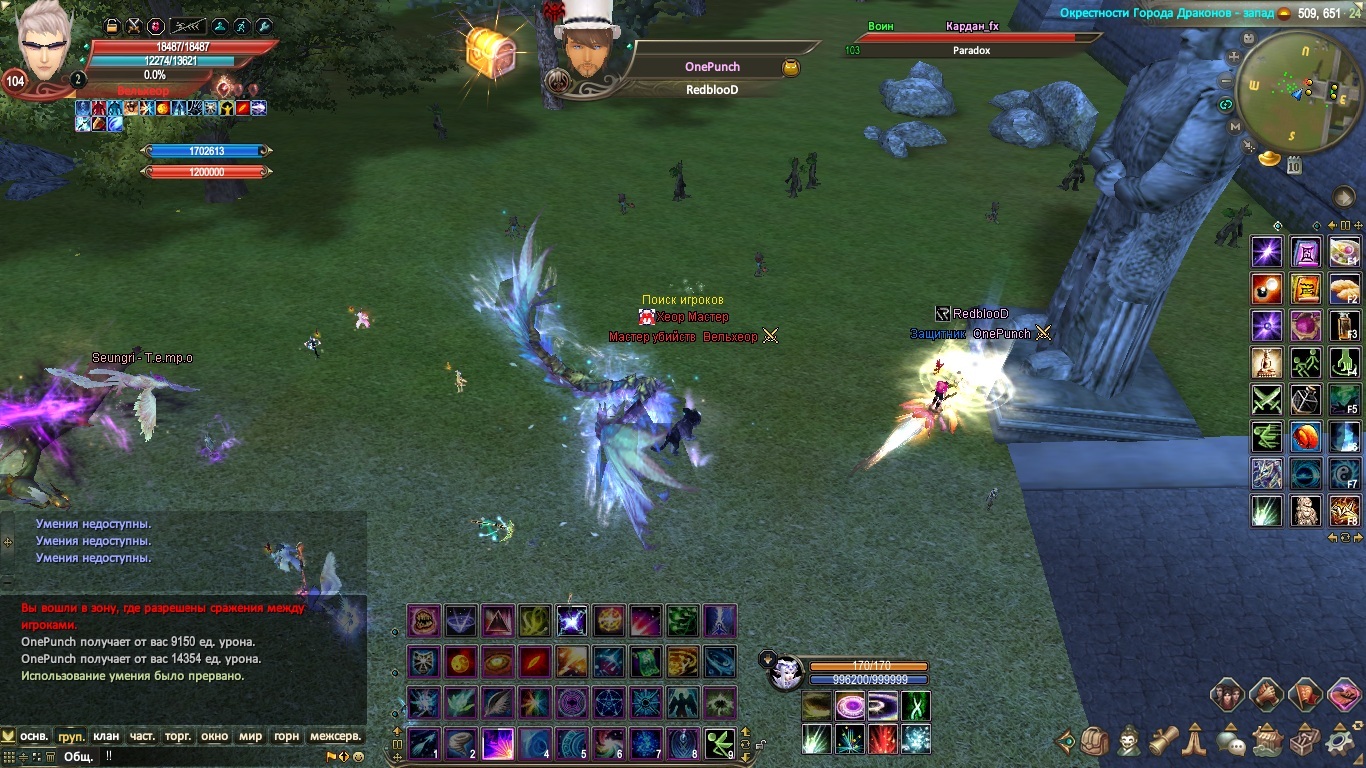Open the gear settings menu
The image size is (1366, 768).
click(1340, 742)
